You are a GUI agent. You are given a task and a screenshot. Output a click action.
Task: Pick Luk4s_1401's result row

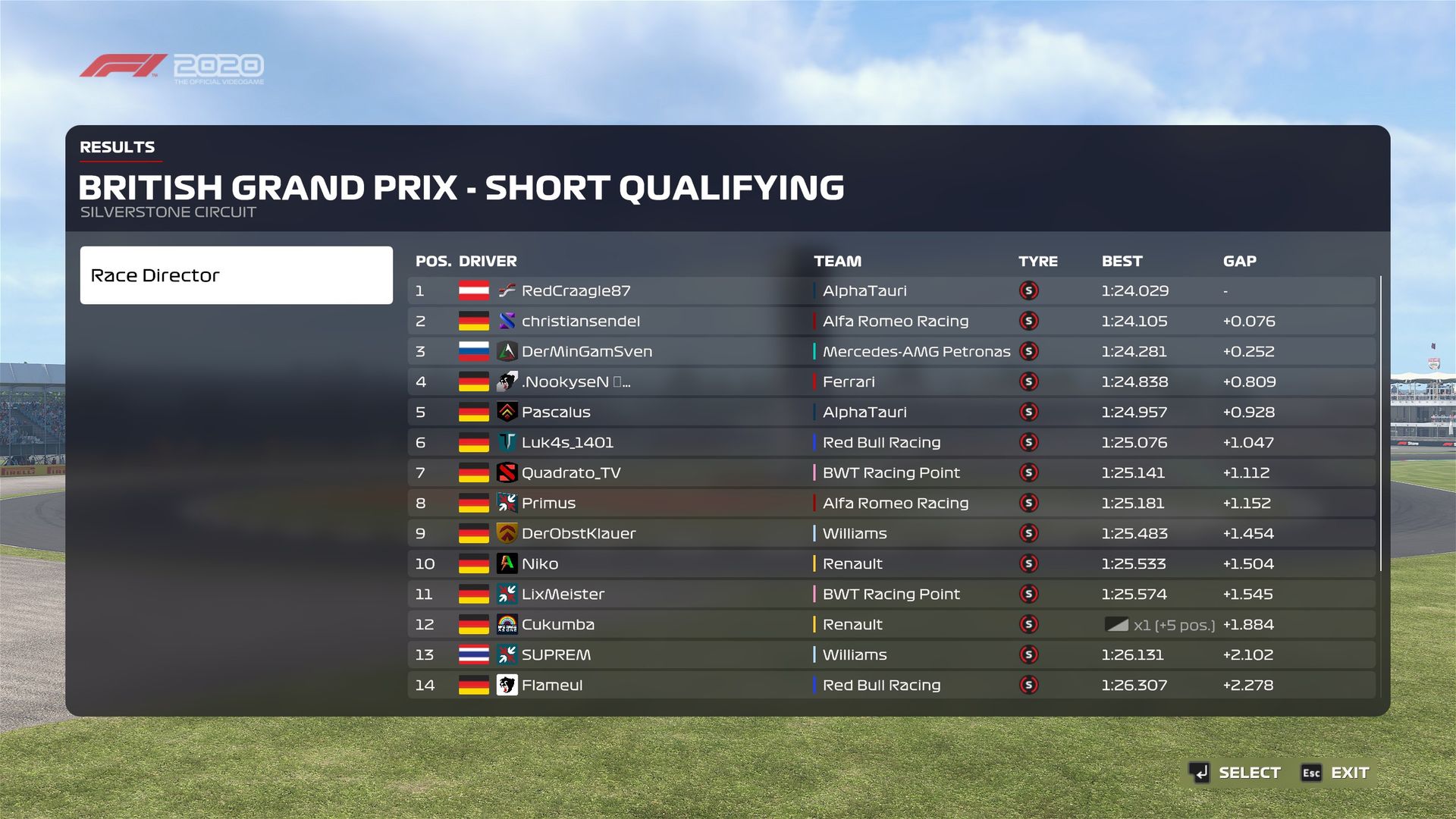click(x=891, y=442)
